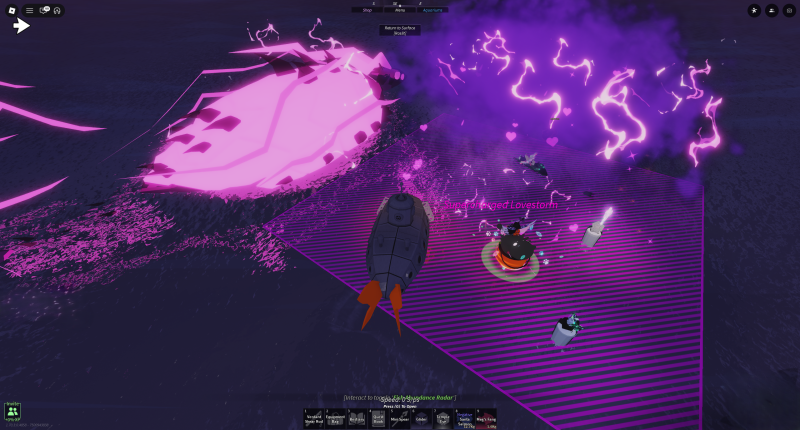This screenshot has width=800, height=430.
Task: Open the Roblox main menu
Action: (12, 10)
